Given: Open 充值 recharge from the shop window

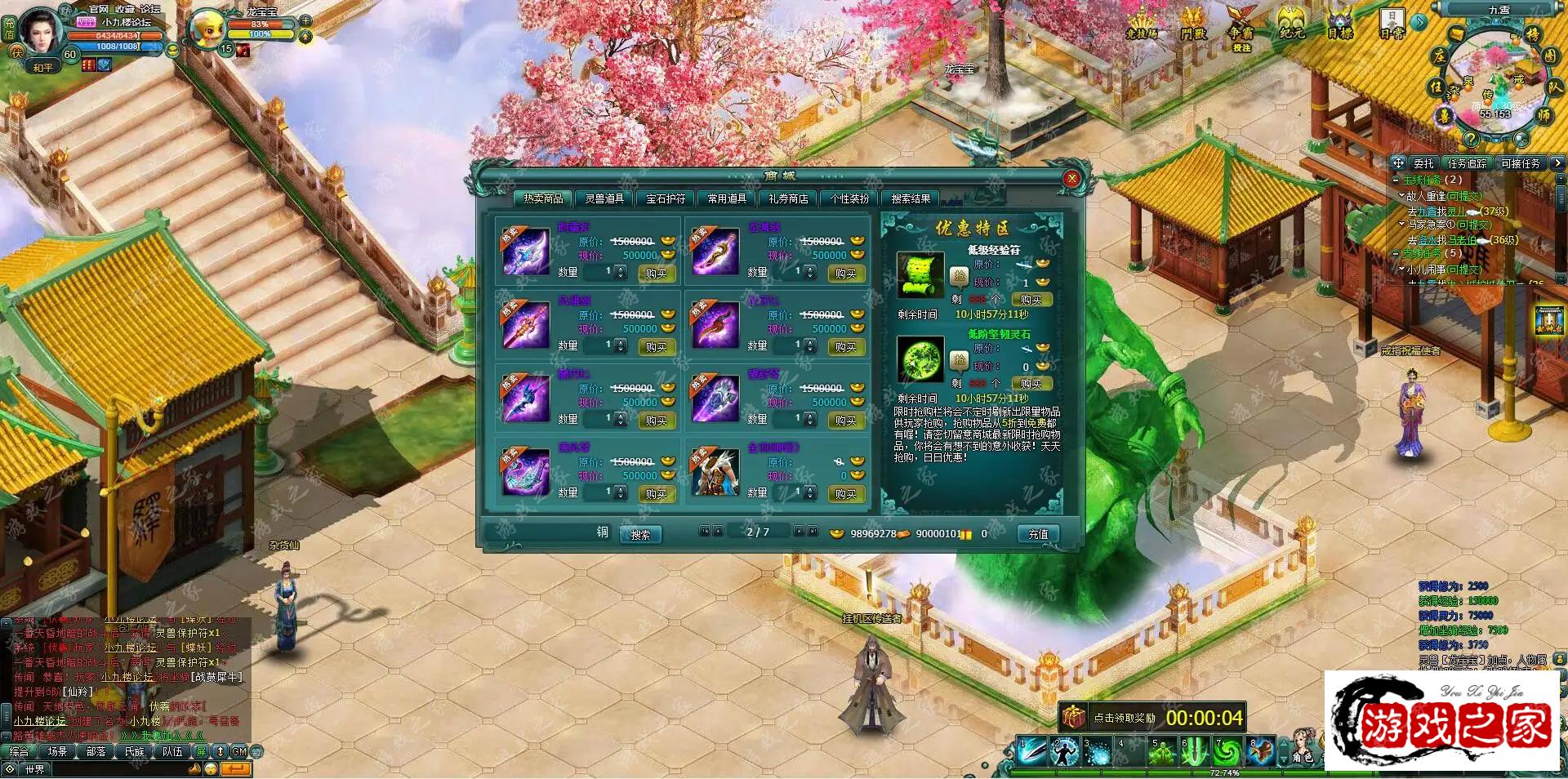Looking at the screenshot, I should point(1038,534).
